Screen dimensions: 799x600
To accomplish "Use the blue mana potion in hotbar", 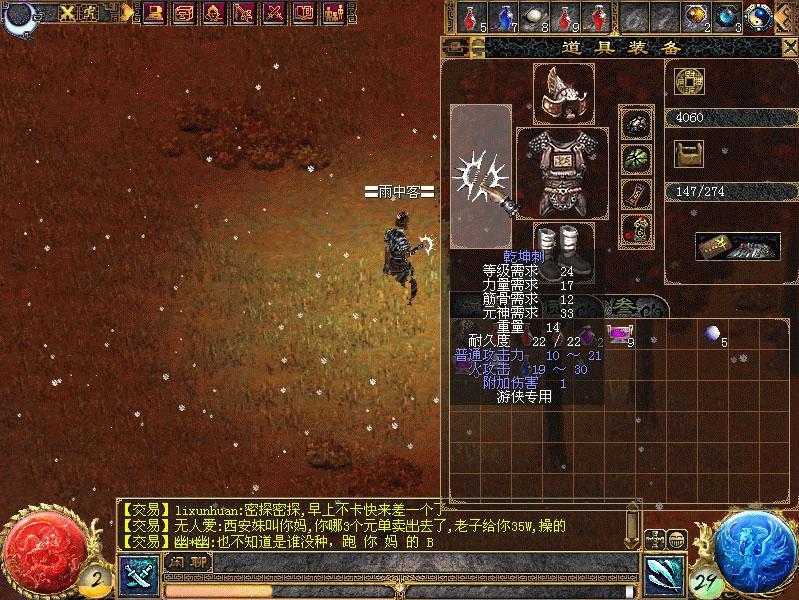I will click(504, 17).
